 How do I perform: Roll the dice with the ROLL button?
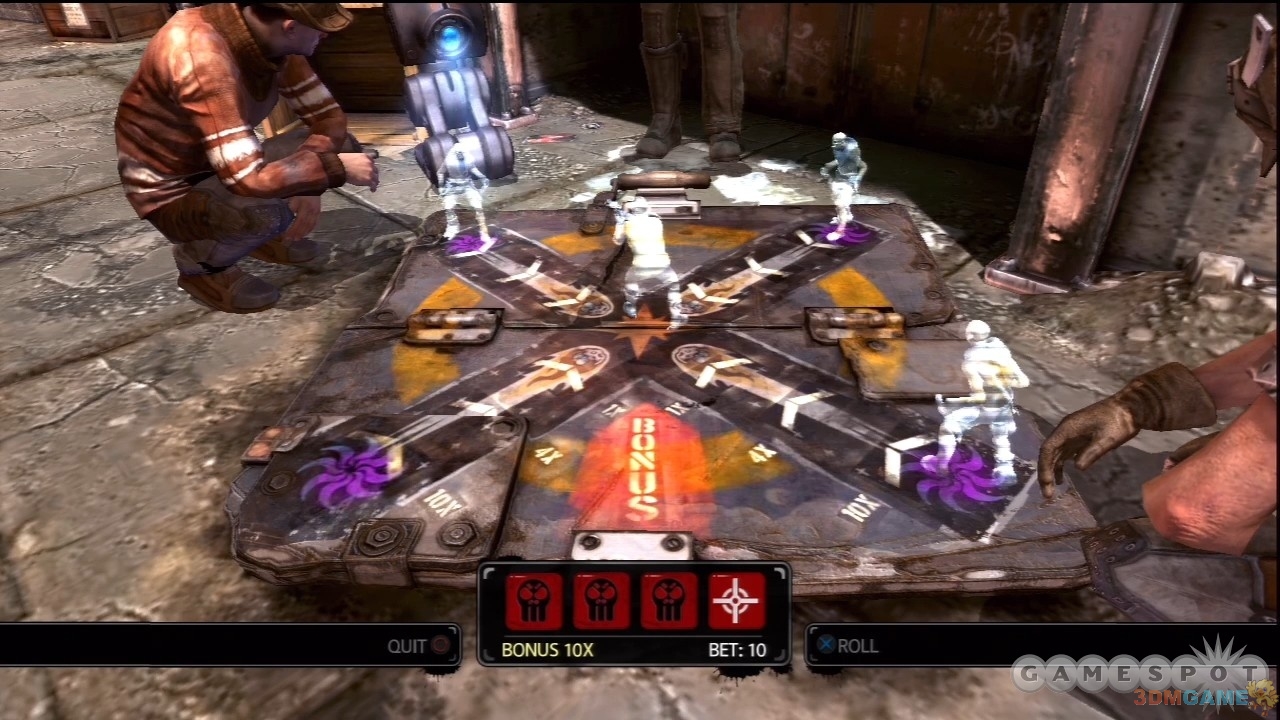[x=848, y=646]
